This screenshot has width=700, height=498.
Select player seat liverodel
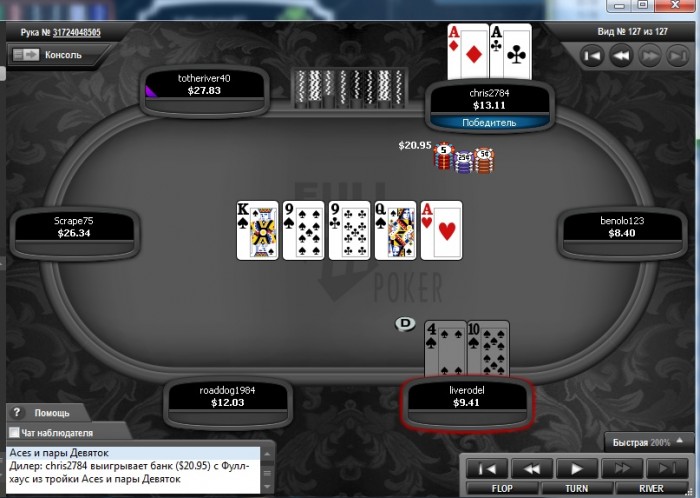(468, 397)
